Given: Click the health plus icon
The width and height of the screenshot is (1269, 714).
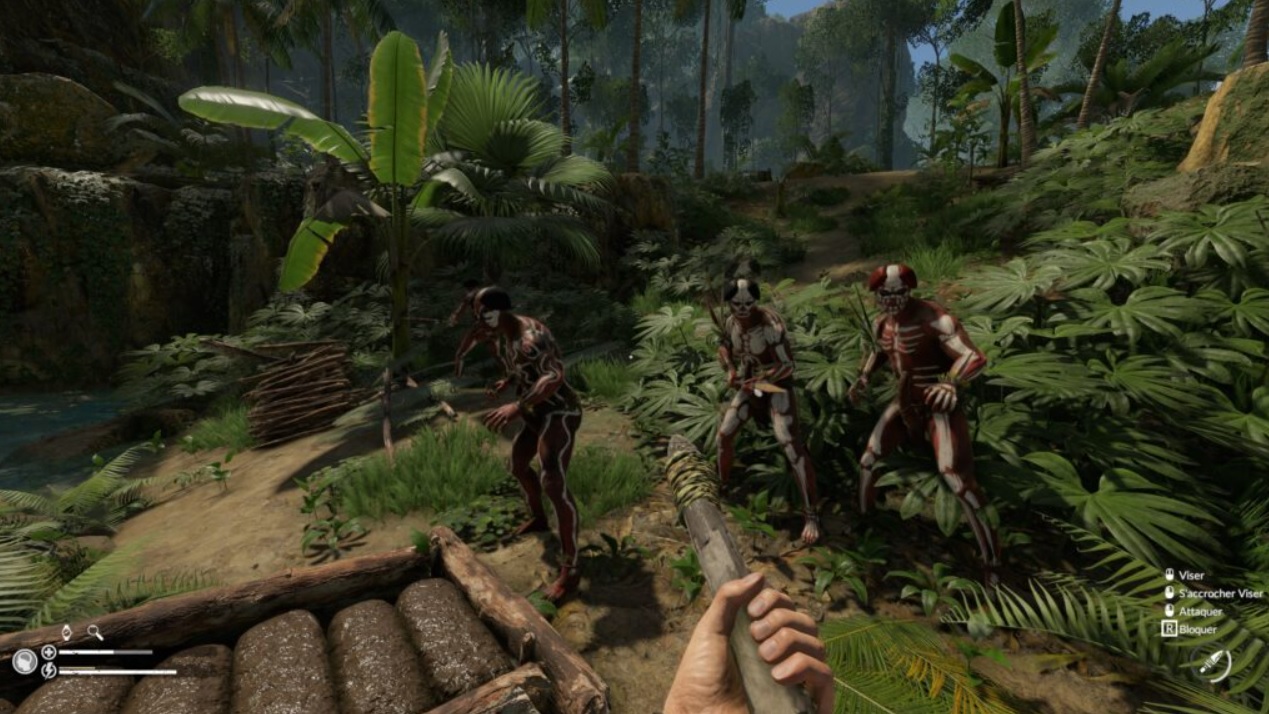Looking at the screenshot, I should tap(48, 653).
